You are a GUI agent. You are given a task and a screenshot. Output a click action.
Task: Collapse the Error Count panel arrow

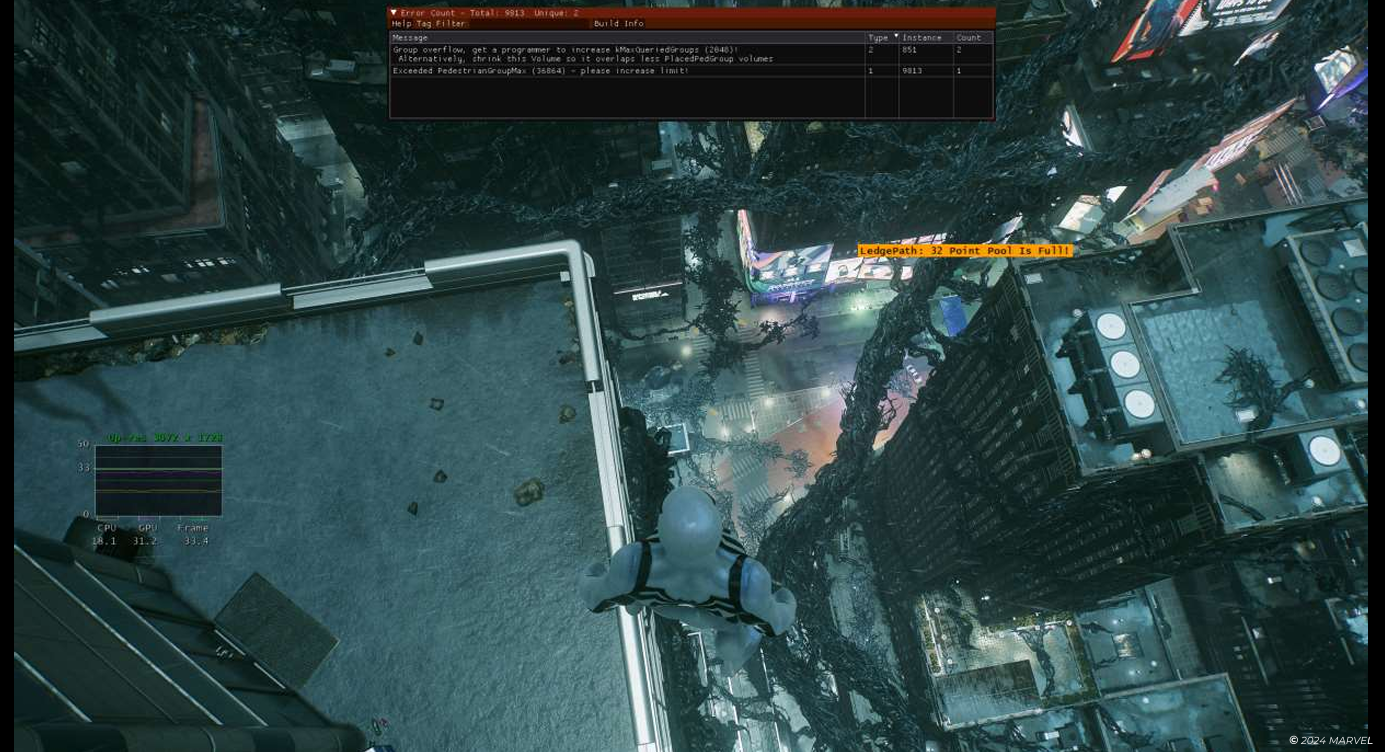(394, 13)
